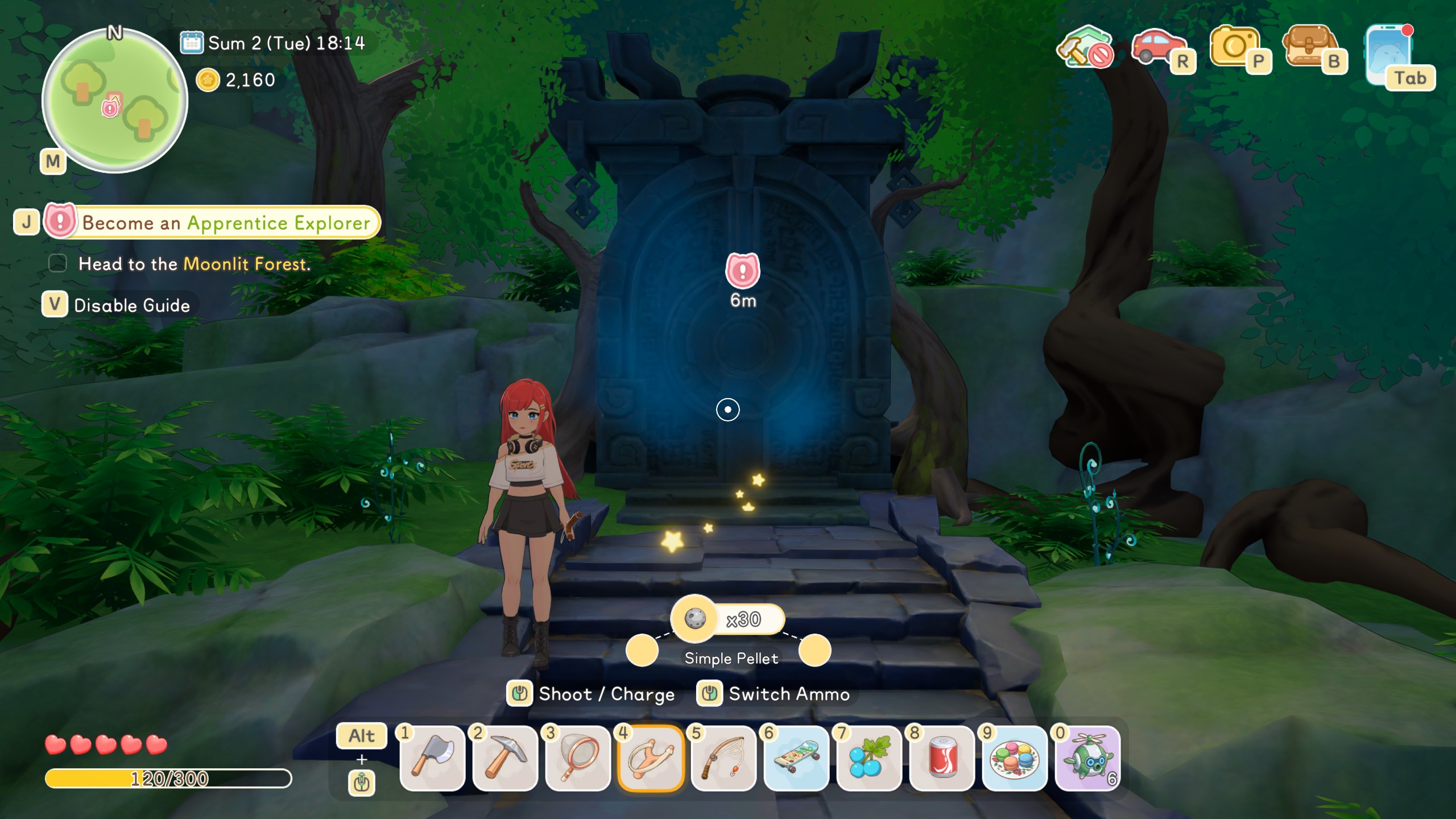Click the Disable Guide option
This screenshot has width=1456, height=819.
coord(131,305)
